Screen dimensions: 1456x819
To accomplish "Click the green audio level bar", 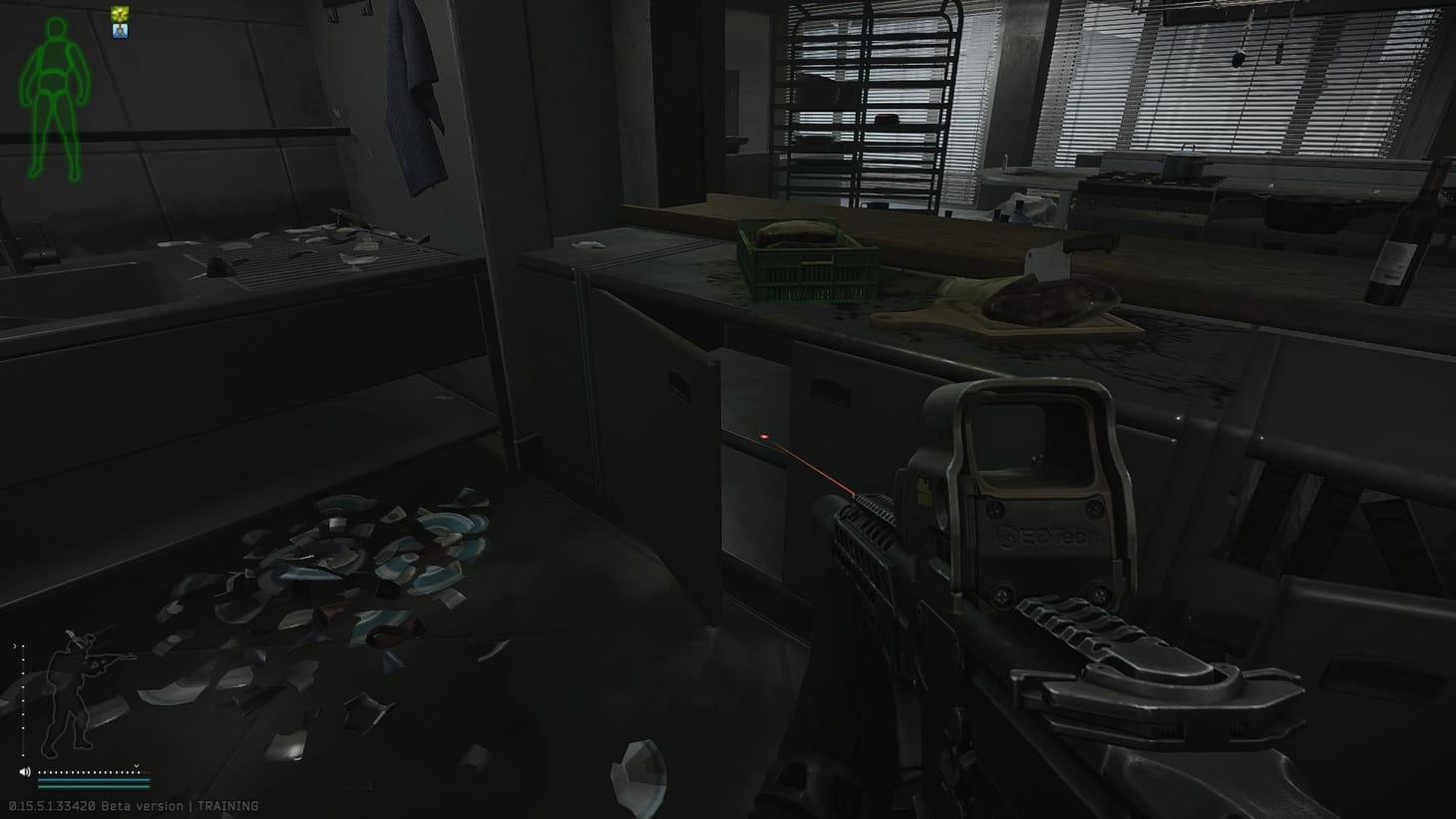I will pyautogui.click(x=95, y=787).
